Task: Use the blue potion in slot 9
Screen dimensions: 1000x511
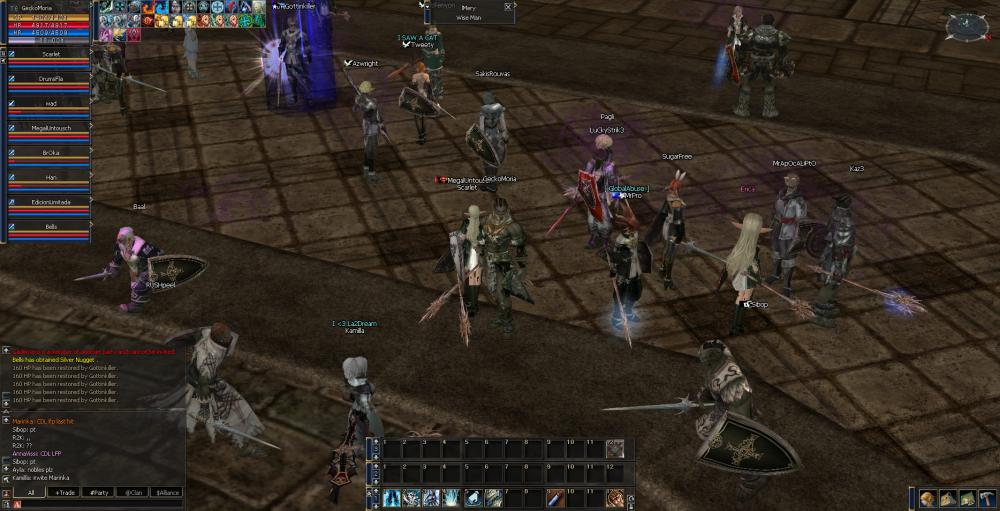Action: tap(555, 497)
